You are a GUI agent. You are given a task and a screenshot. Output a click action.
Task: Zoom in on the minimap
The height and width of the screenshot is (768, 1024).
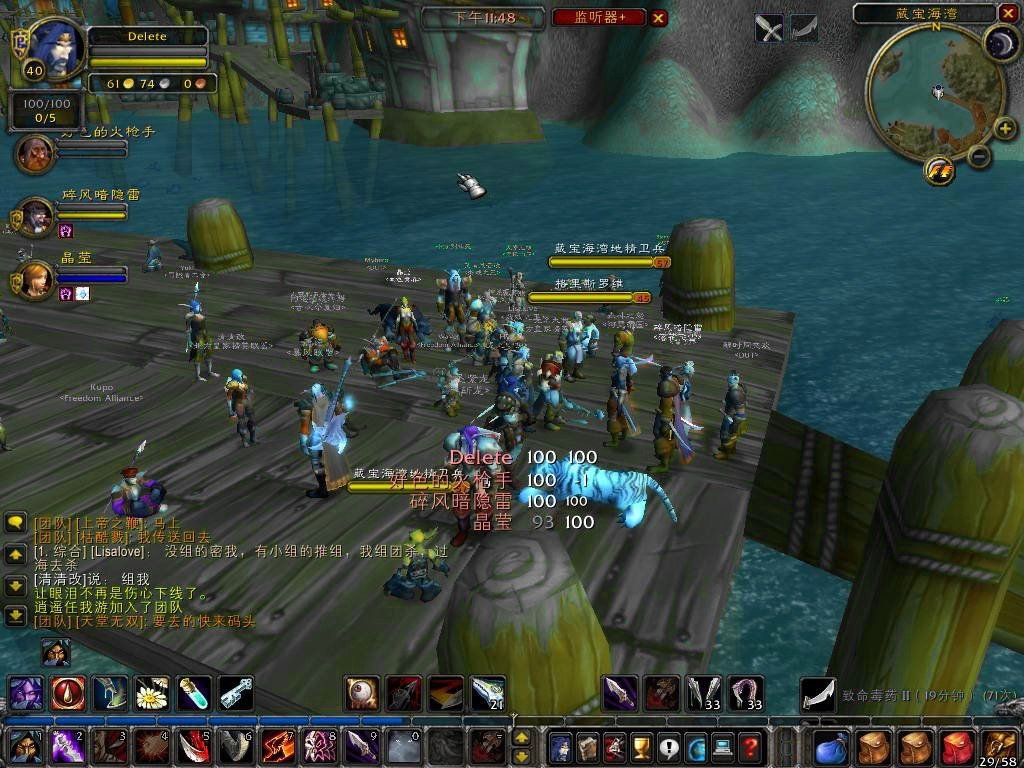(1004, 128)
